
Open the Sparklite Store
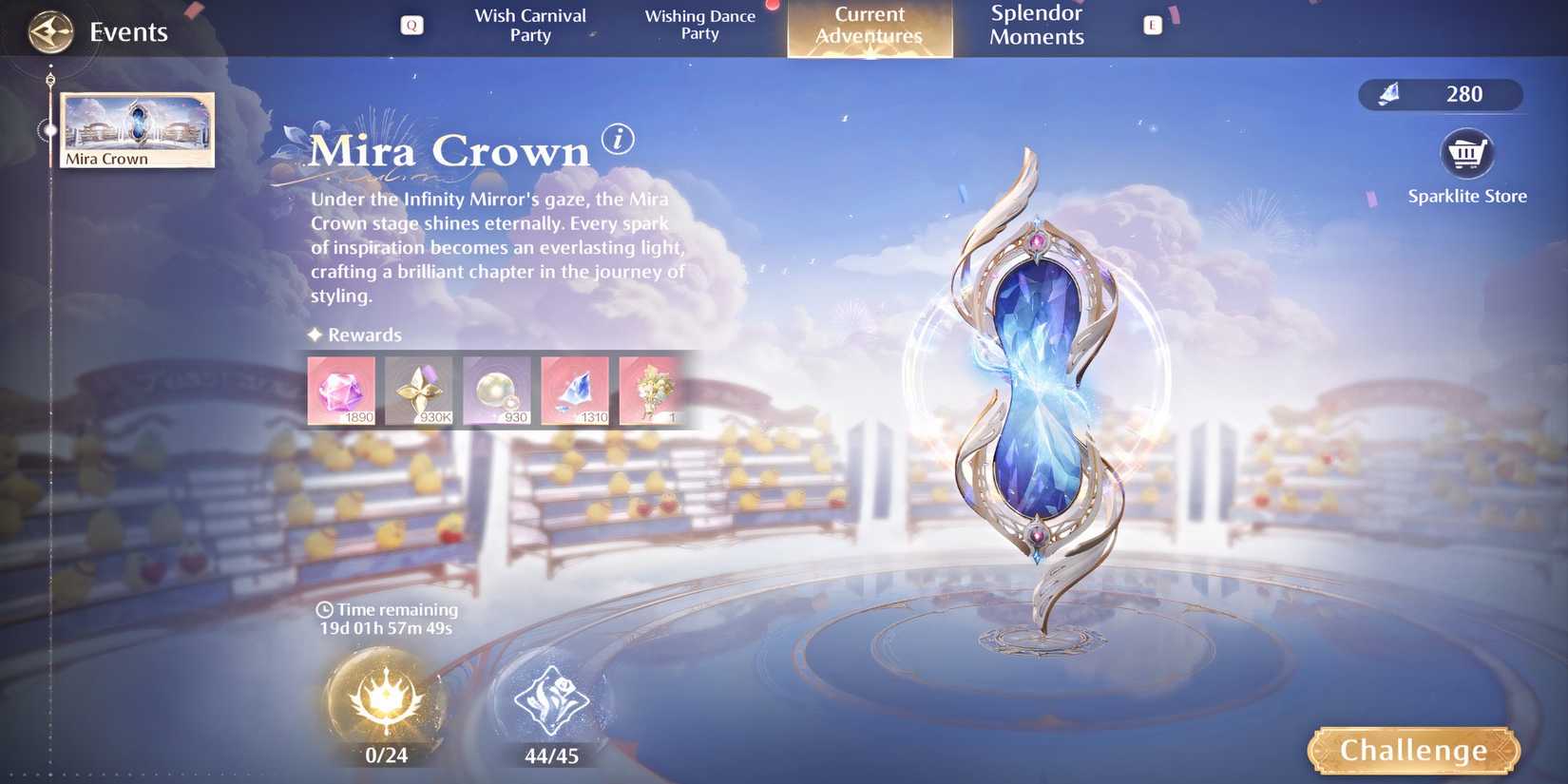pos(1467,154)
